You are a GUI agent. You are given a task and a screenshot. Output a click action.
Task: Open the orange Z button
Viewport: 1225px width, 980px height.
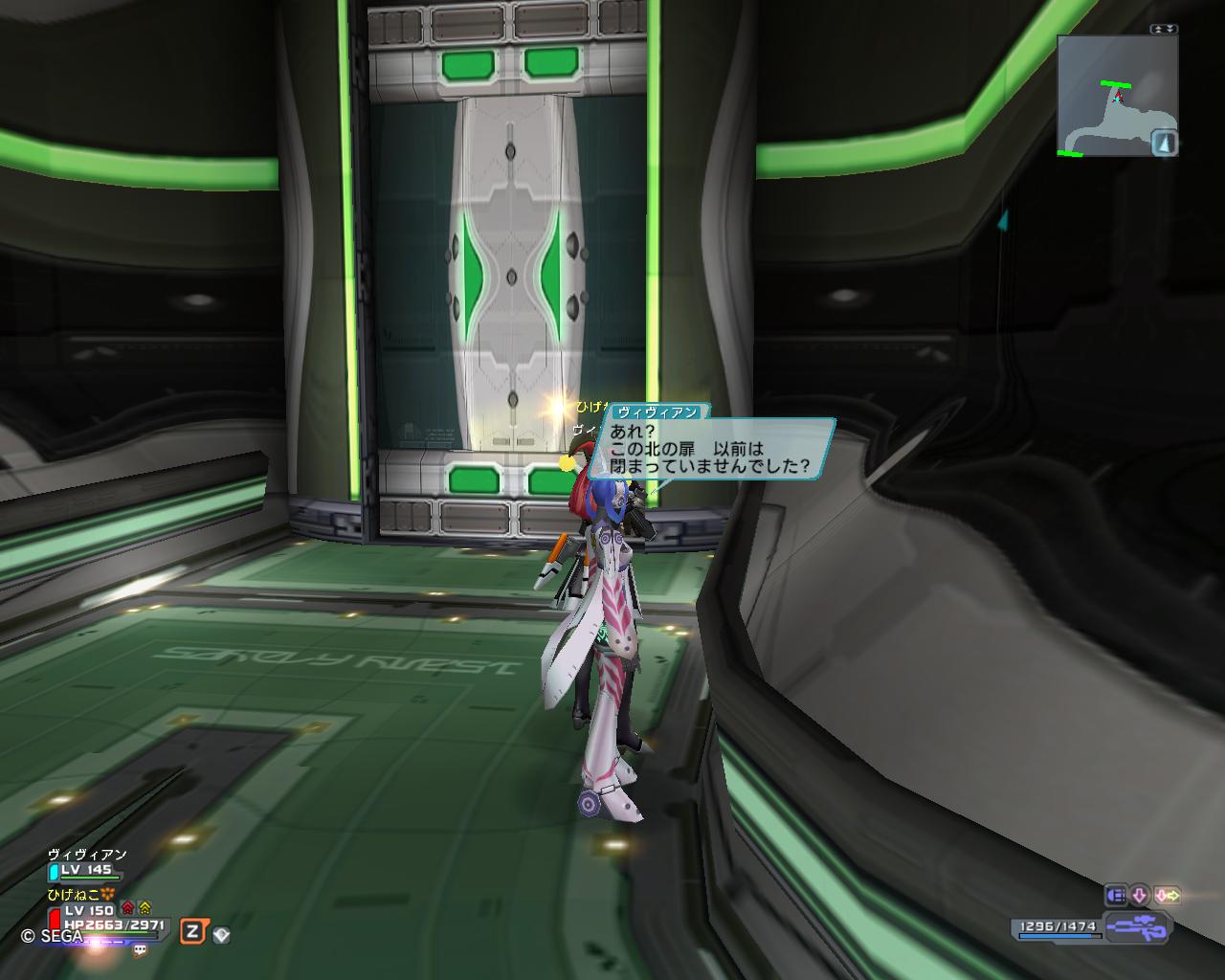coord(193,931)
